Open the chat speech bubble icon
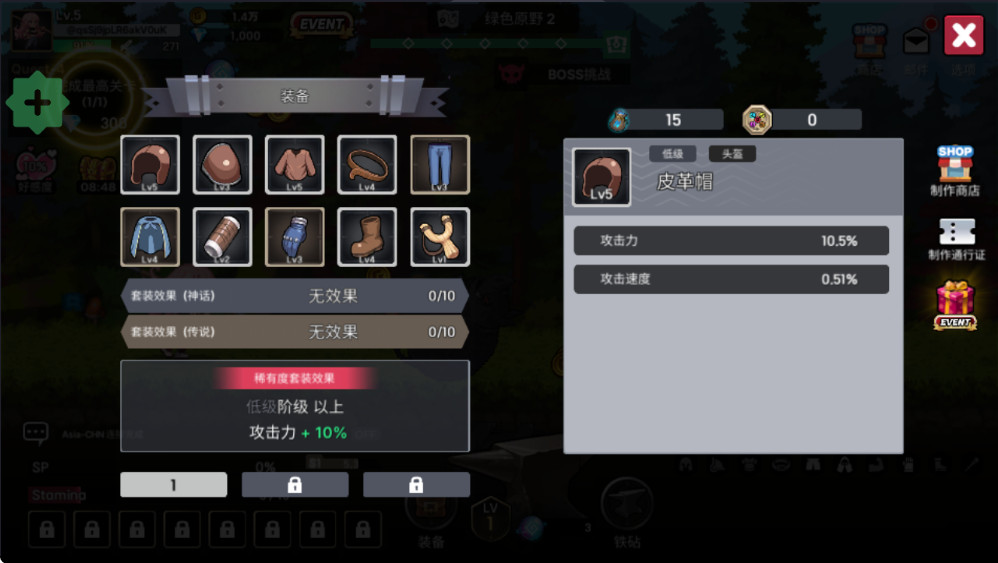Image resolution: width=998 pixels, height=563 pixels. coord(36,433)
